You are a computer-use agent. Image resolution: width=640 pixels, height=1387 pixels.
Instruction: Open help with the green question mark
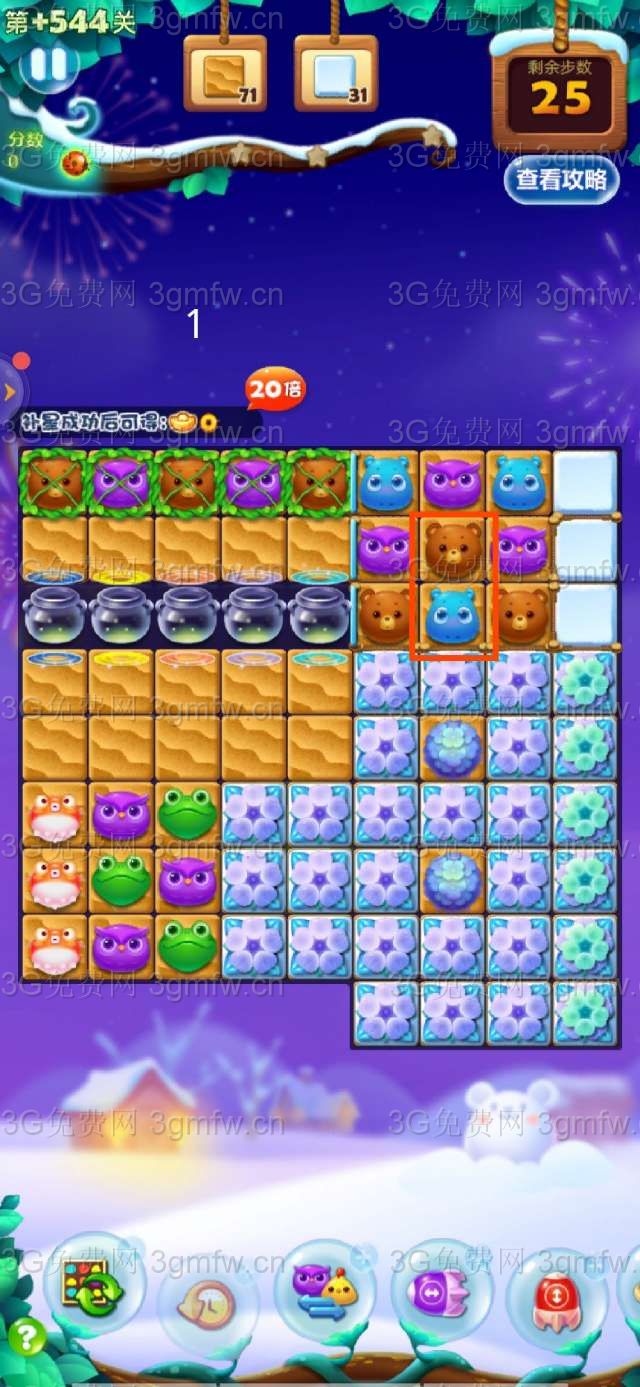coord(26,1336)
